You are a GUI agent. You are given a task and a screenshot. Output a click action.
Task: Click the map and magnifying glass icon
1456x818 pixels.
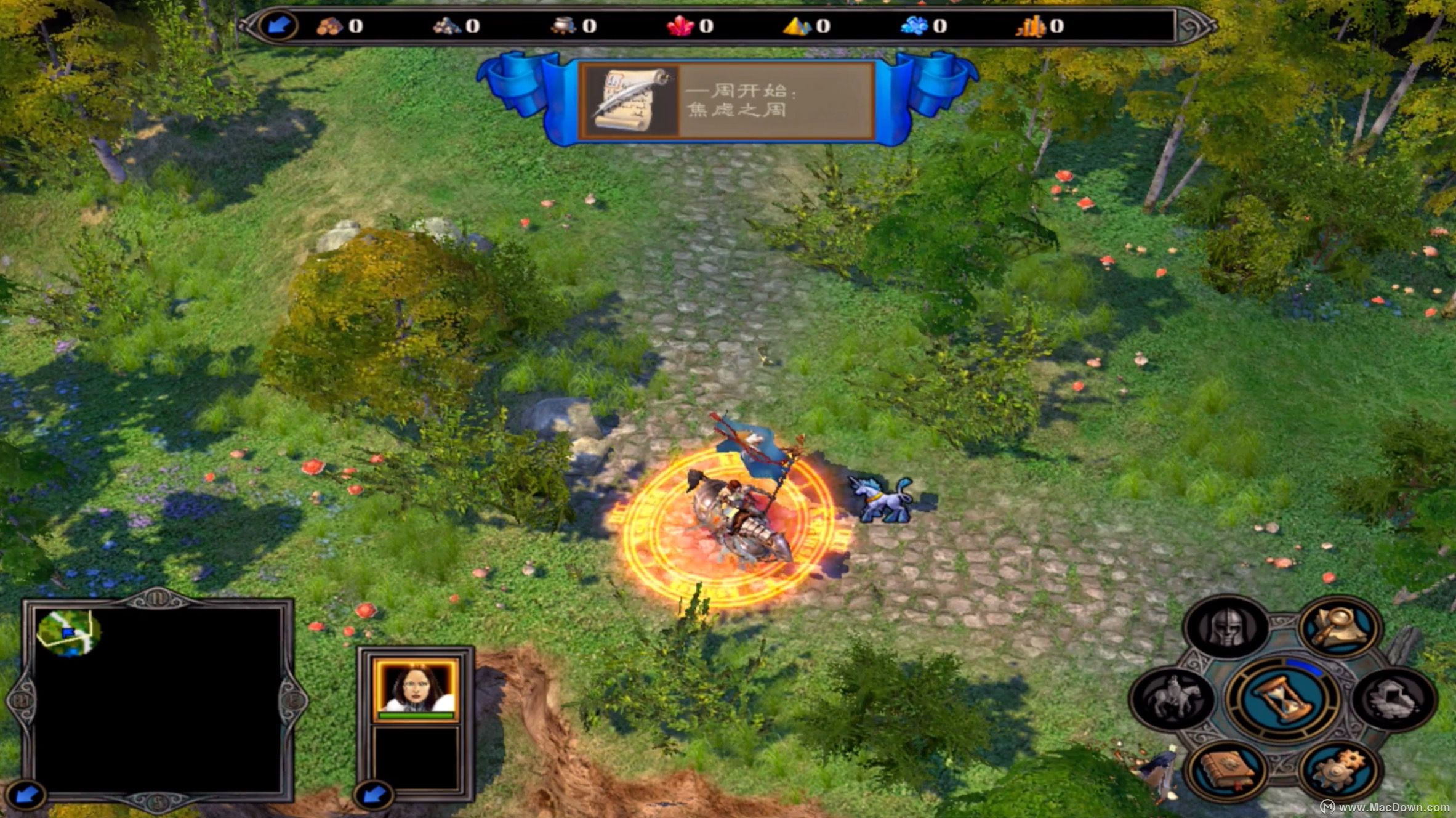[x=1340, y=628]
